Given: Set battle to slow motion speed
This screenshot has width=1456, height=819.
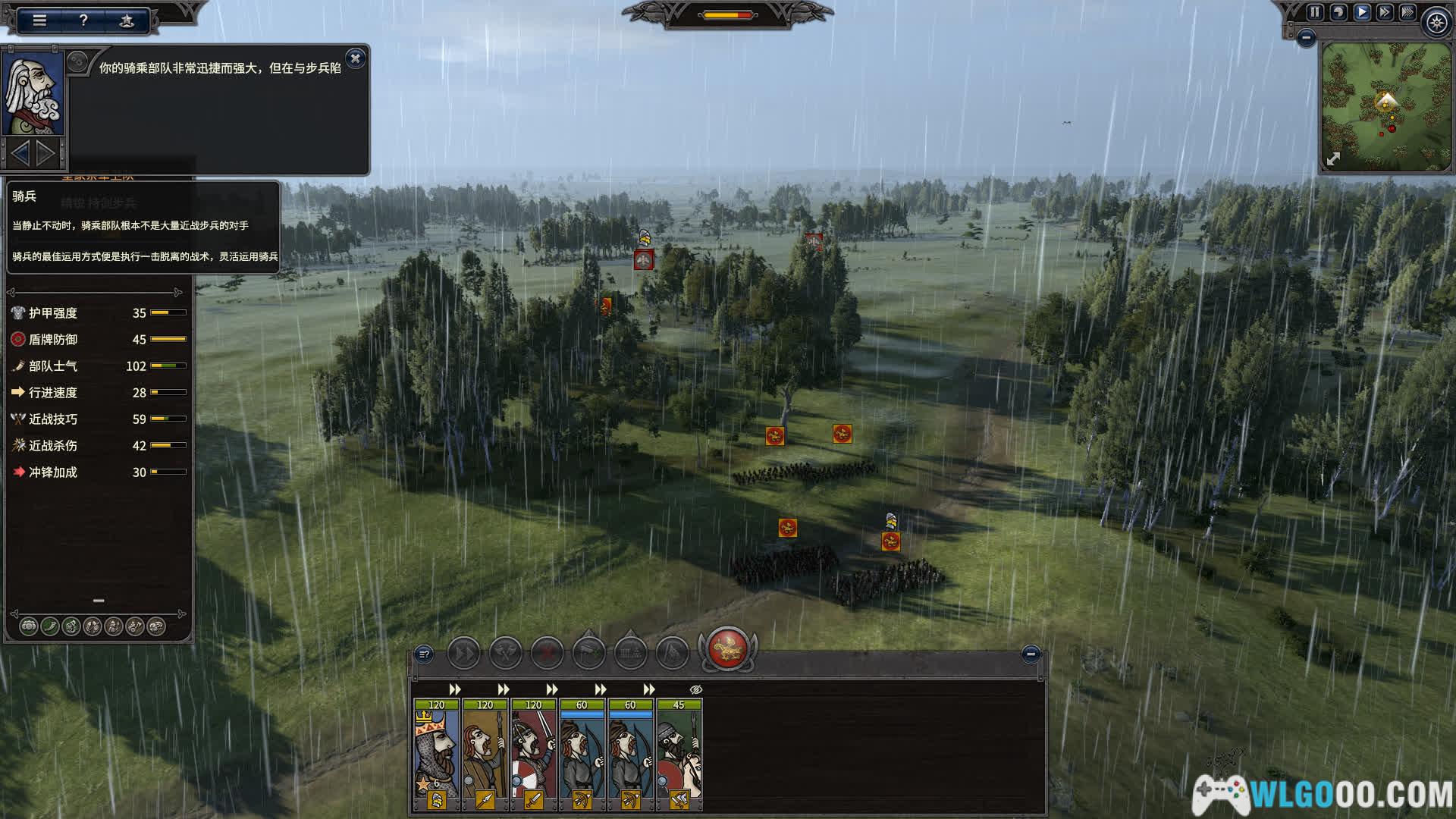Looking at the screenshot, I should click(1338, 12).
